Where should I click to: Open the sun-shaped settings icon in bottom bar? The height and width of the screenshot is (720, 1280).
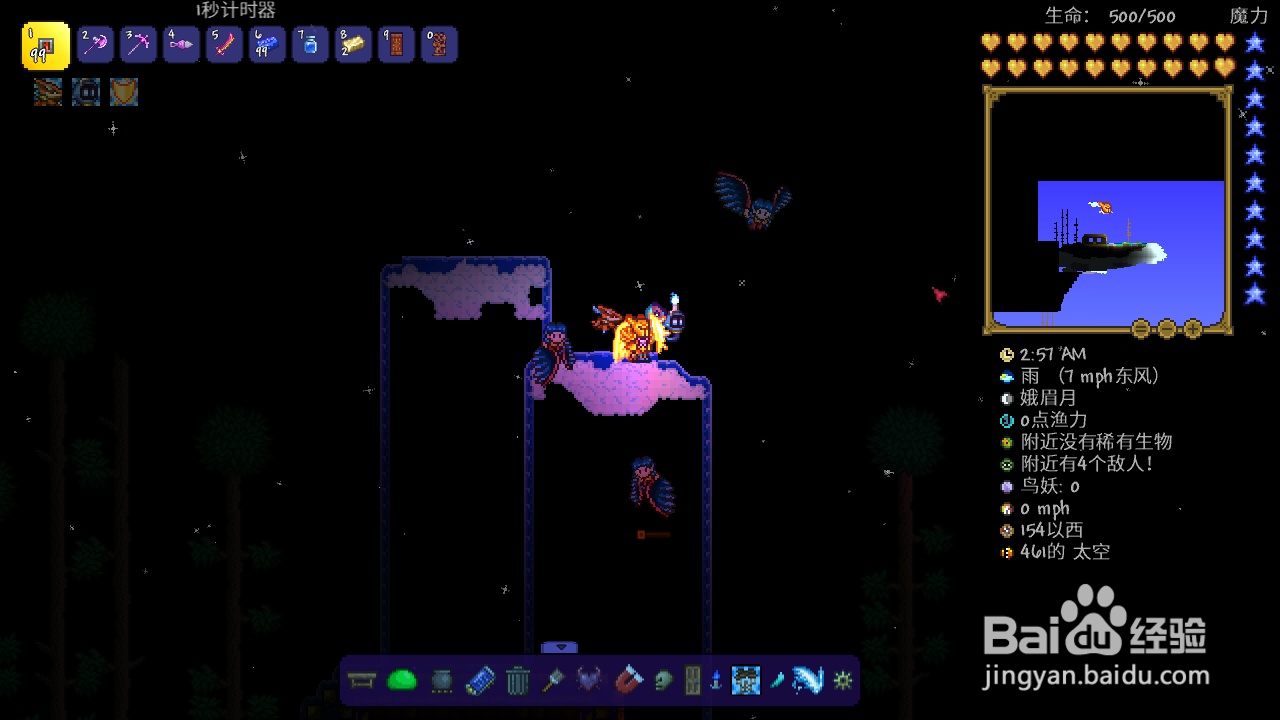[843, 681]
